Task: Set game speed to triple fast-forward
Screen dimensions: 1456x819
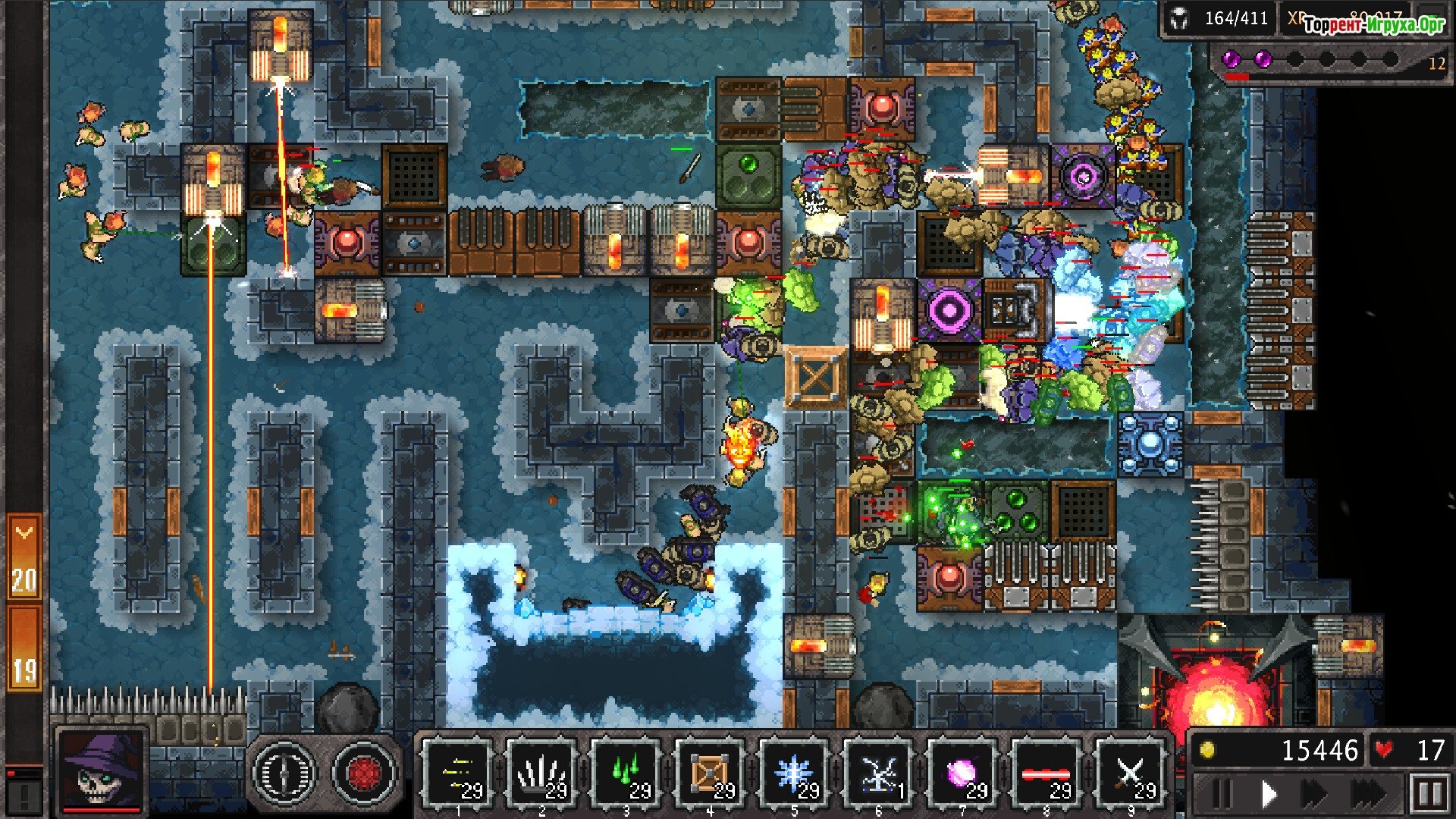Action: pyautogui.click(x=1369, y=795)
